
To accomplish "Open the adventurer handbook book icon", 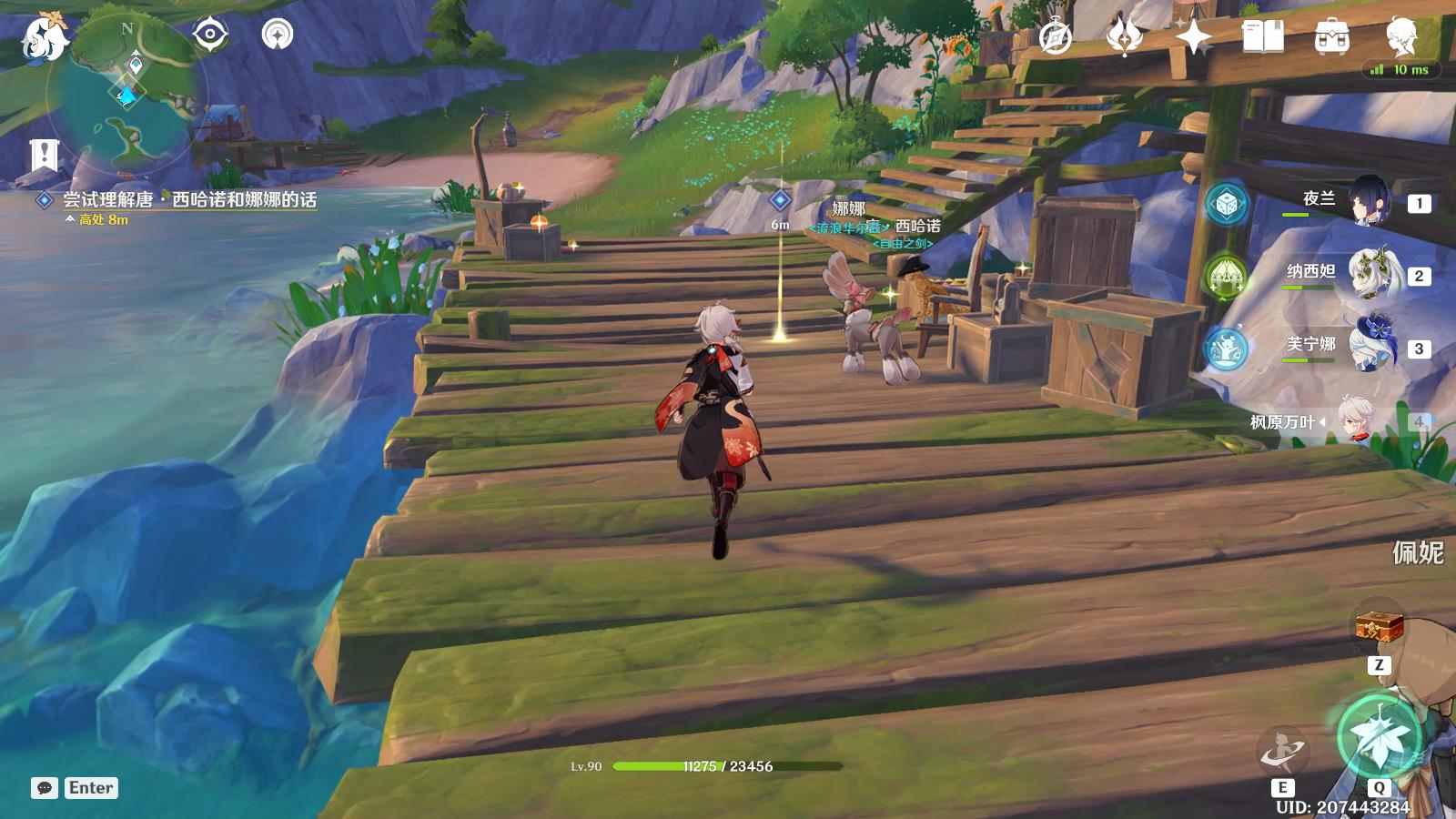I will pyautogui.click(x=1262, y=36).
